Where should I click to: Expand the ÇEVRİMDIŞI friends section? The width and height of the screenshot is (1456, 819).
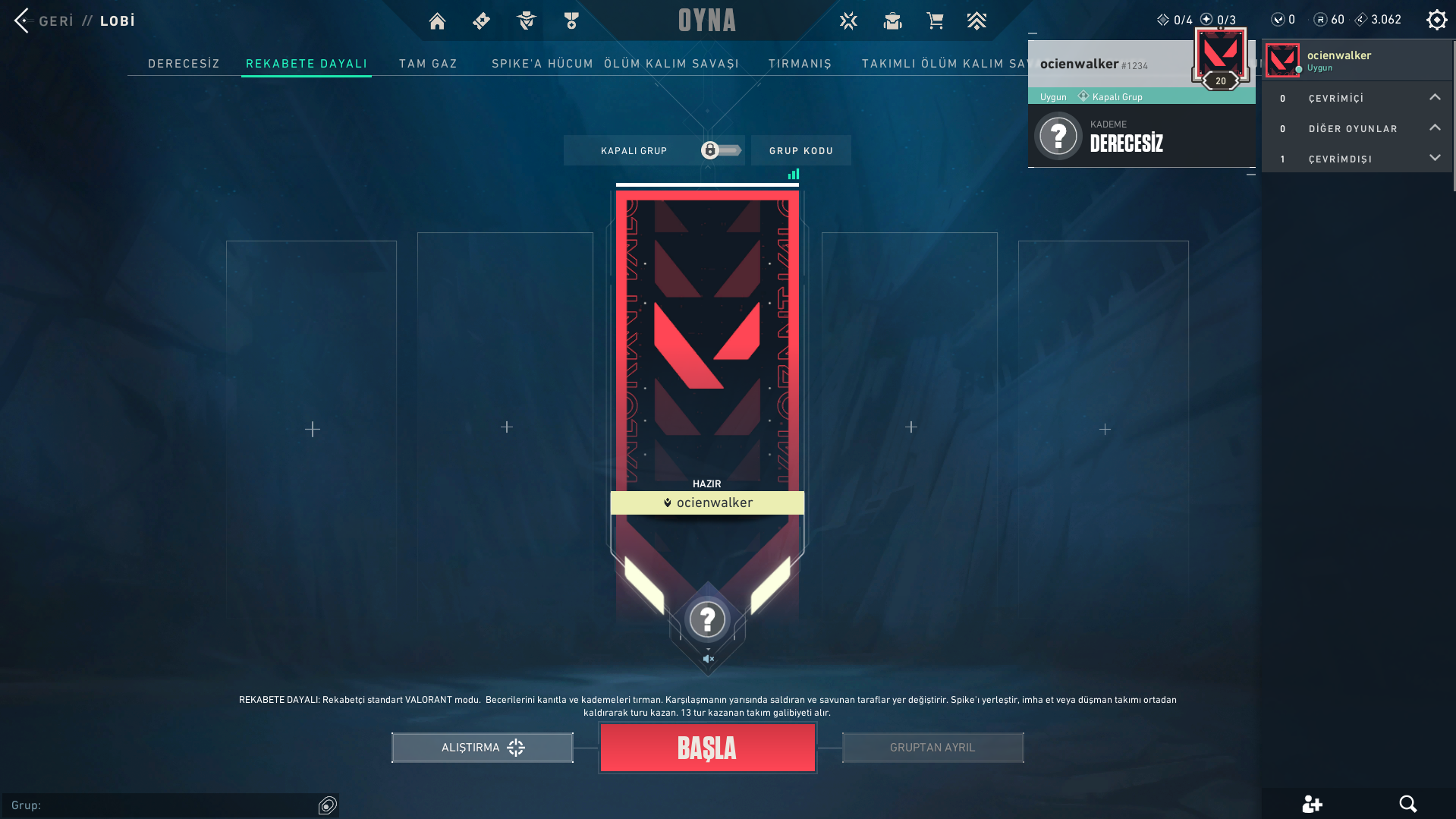(x=1435, y=158)
